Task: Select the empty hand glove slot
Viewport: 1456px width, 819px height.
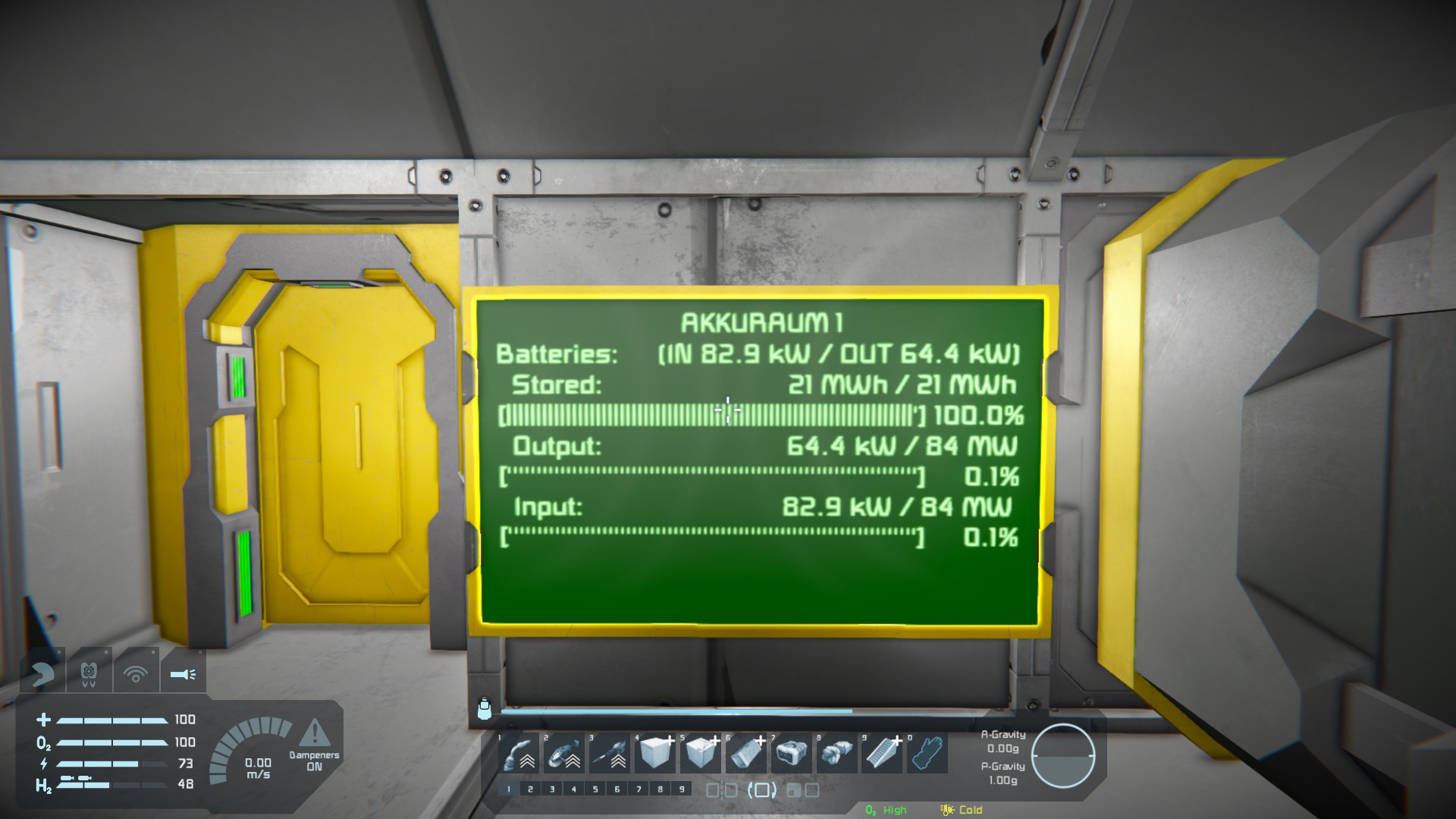Action: [x=927, y=754]
